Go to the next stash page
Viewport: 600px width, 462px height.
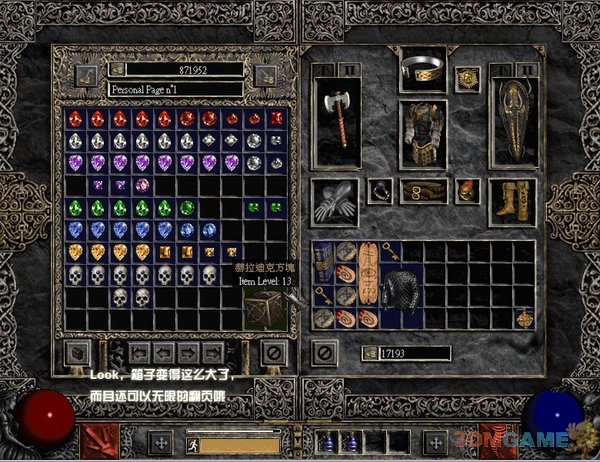(189, 352)
